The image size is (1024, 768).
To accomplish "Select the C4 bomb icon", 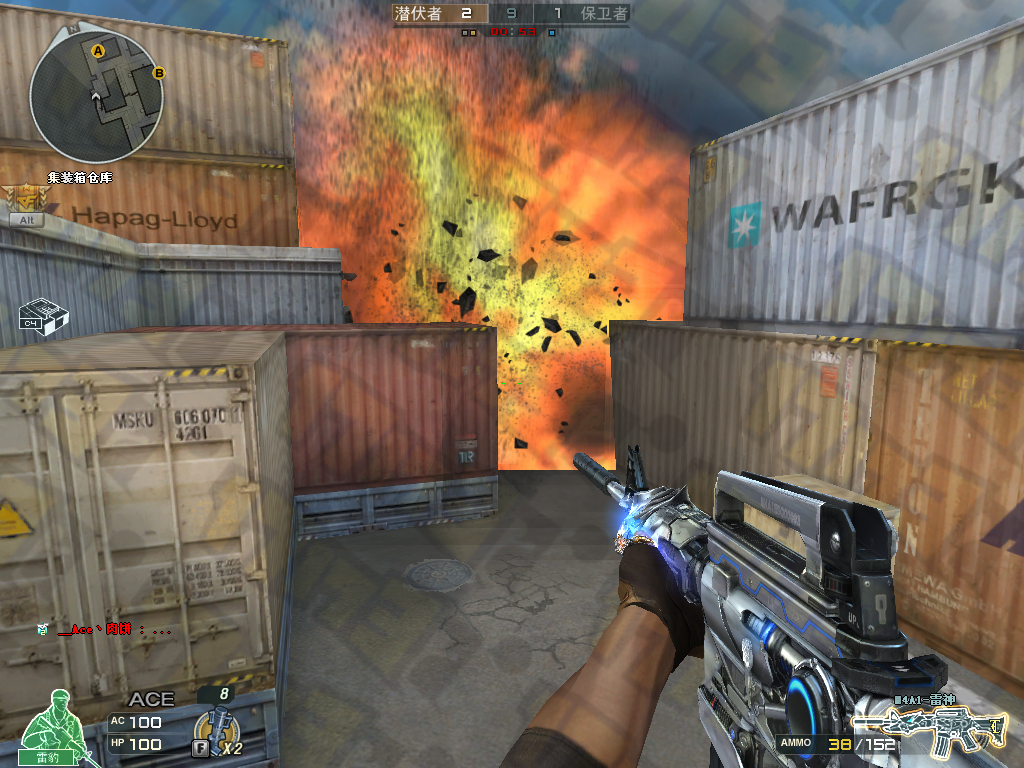I will pos(44,314).
